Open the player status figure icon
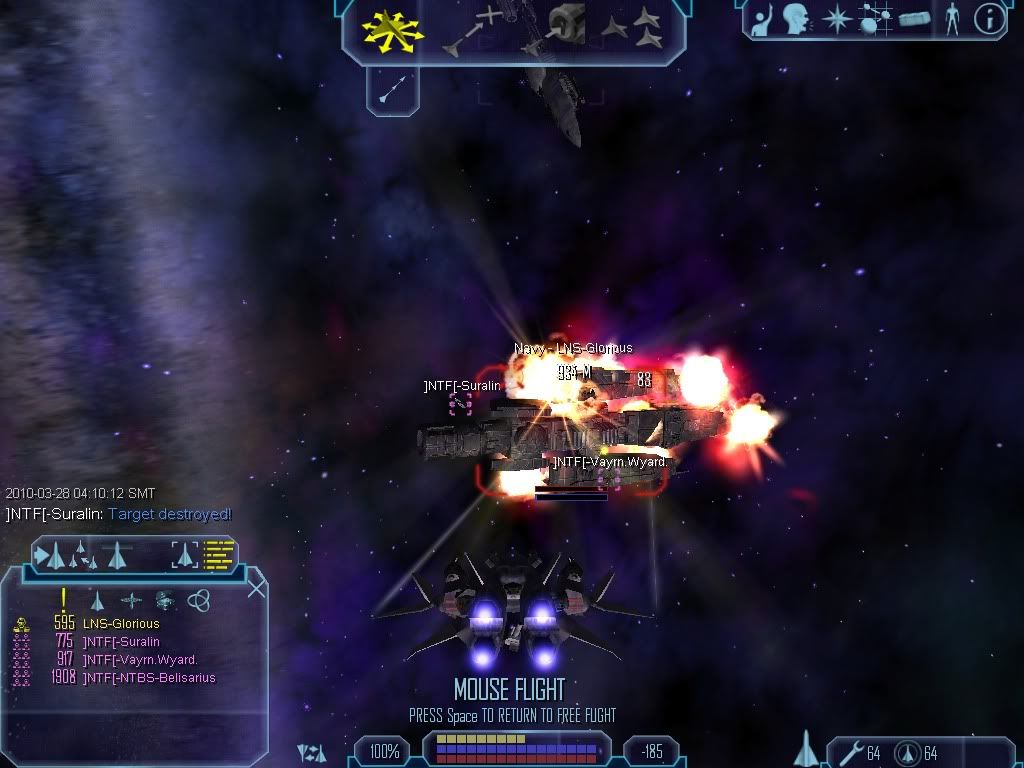The height and width of the screenshot is (768, 1024). pyautogui.click(x=951, y=18)
